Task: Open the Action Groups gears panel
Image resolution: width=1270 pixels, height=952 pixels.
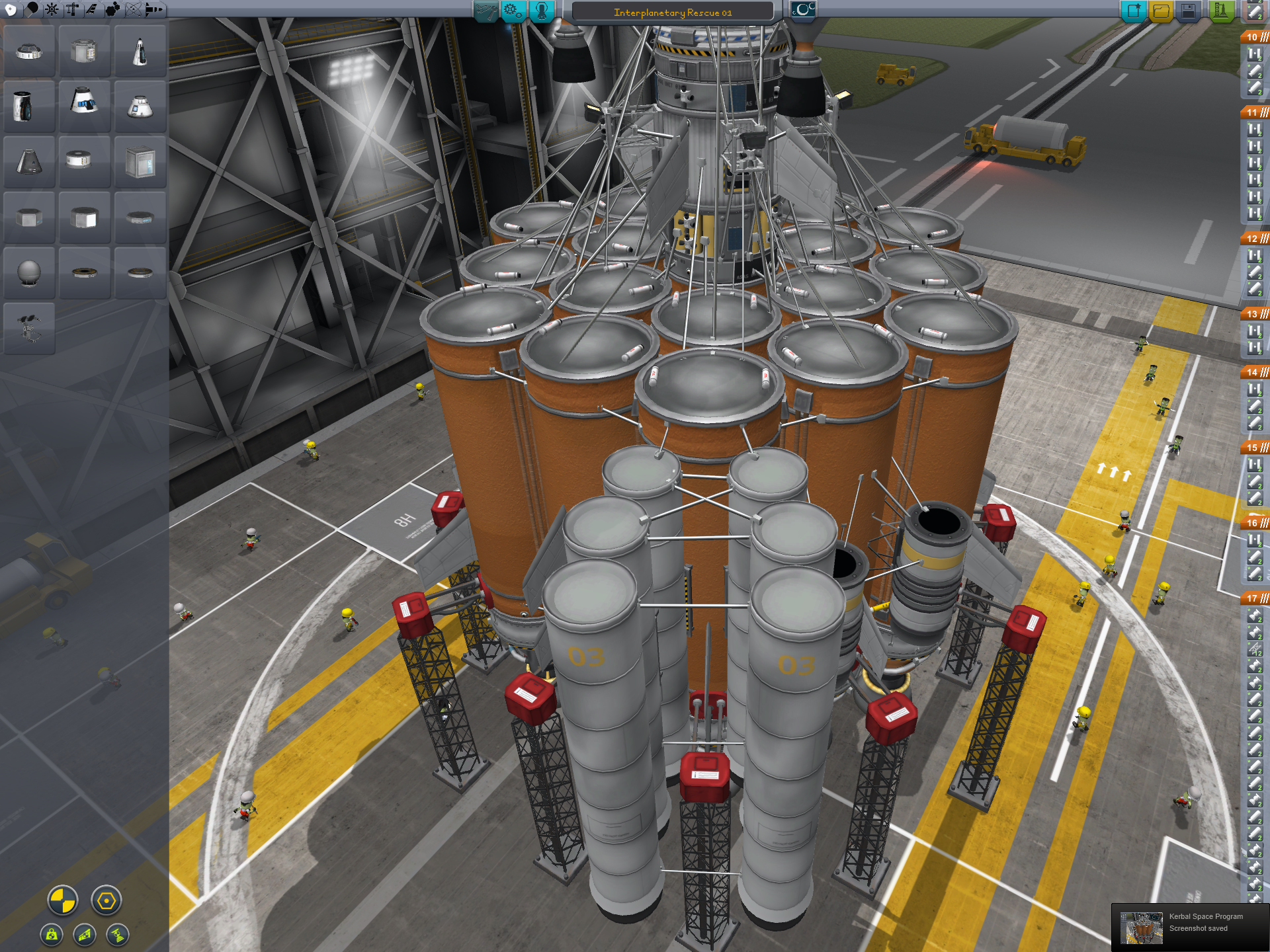Action: 513,11
